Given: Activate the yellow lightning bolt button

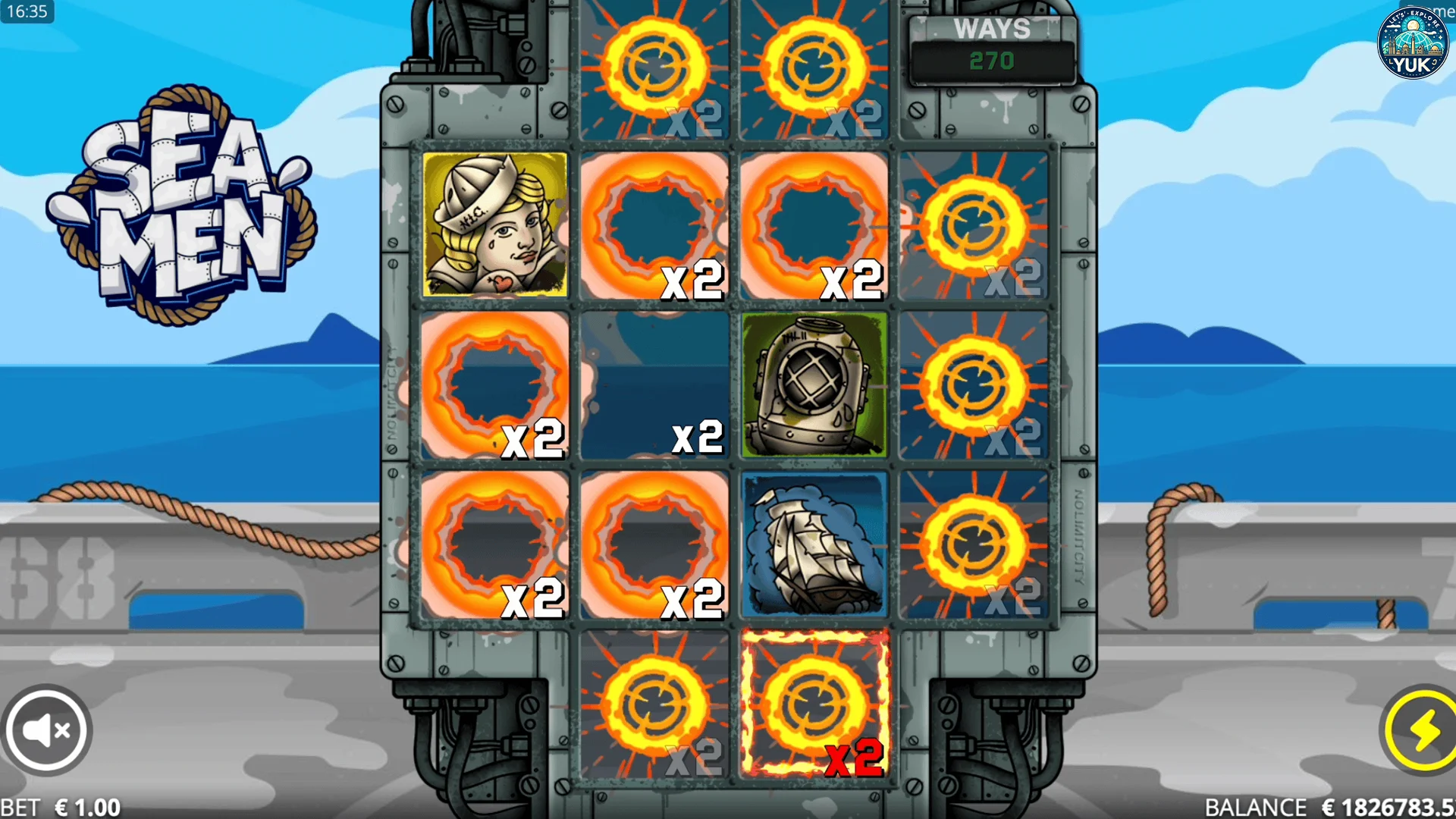Looking at the screenshot, I should (1423, 730).
